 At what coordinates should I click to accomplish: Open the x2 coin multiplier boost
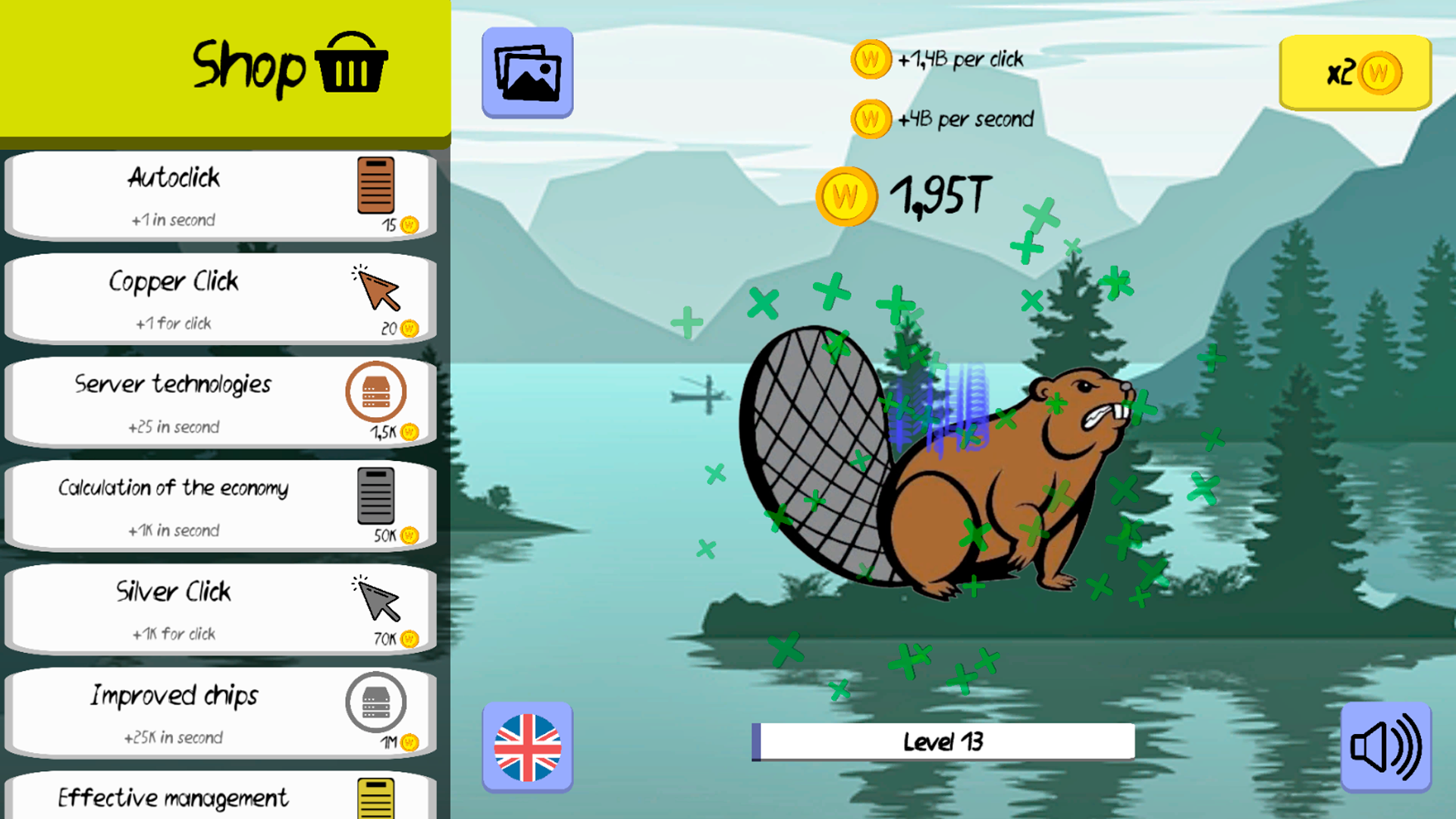[1355, 73]
